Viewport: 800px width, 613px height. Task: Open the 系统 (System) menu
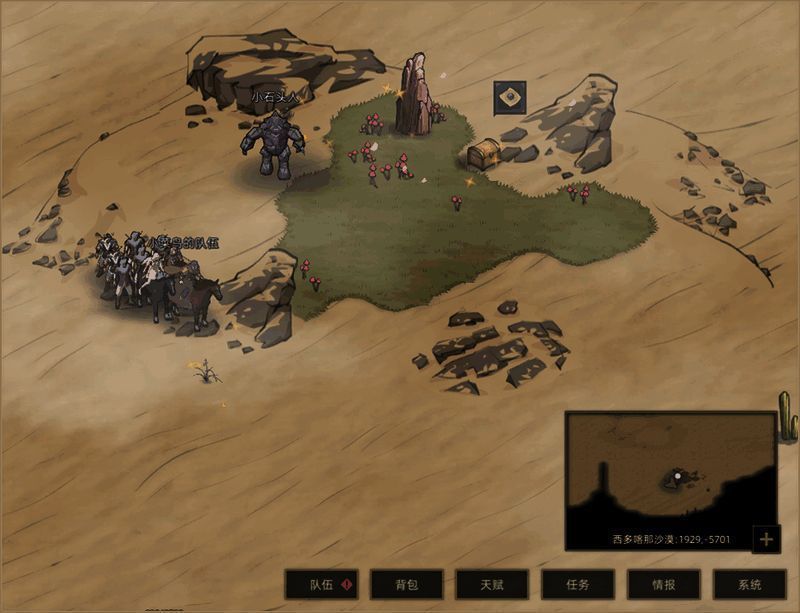click(749, 585)
